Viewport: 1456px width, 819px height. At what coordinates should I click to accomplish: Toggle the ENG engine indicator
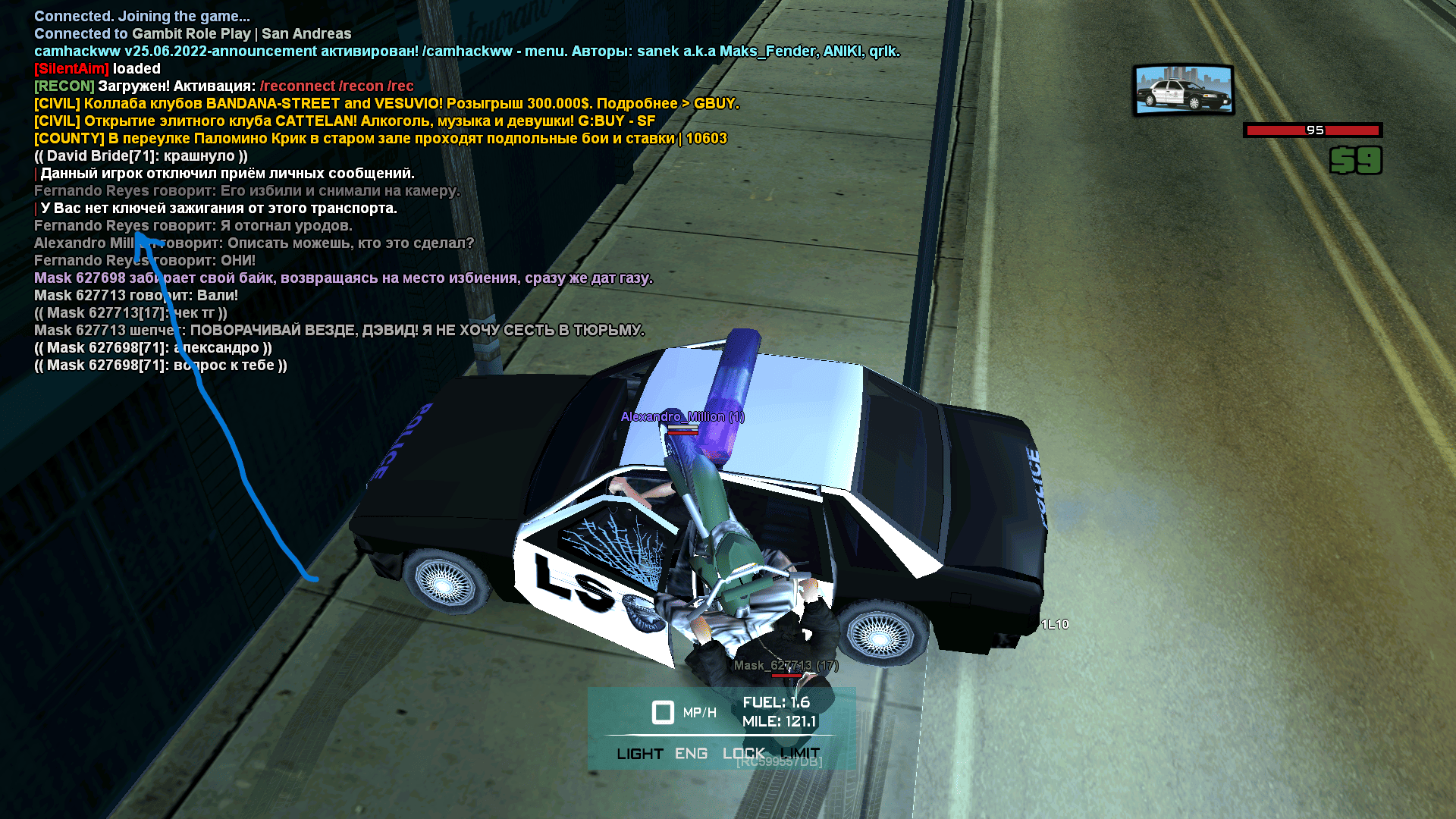(691, 754)
